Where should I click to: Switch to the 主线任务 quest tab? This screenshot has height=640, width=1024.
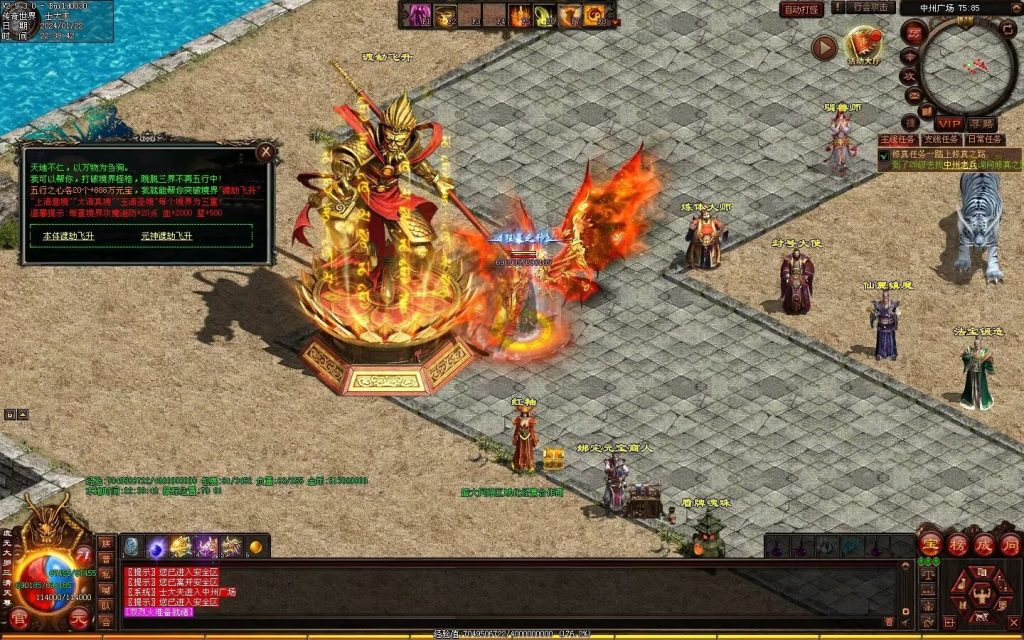click(898, 140)
